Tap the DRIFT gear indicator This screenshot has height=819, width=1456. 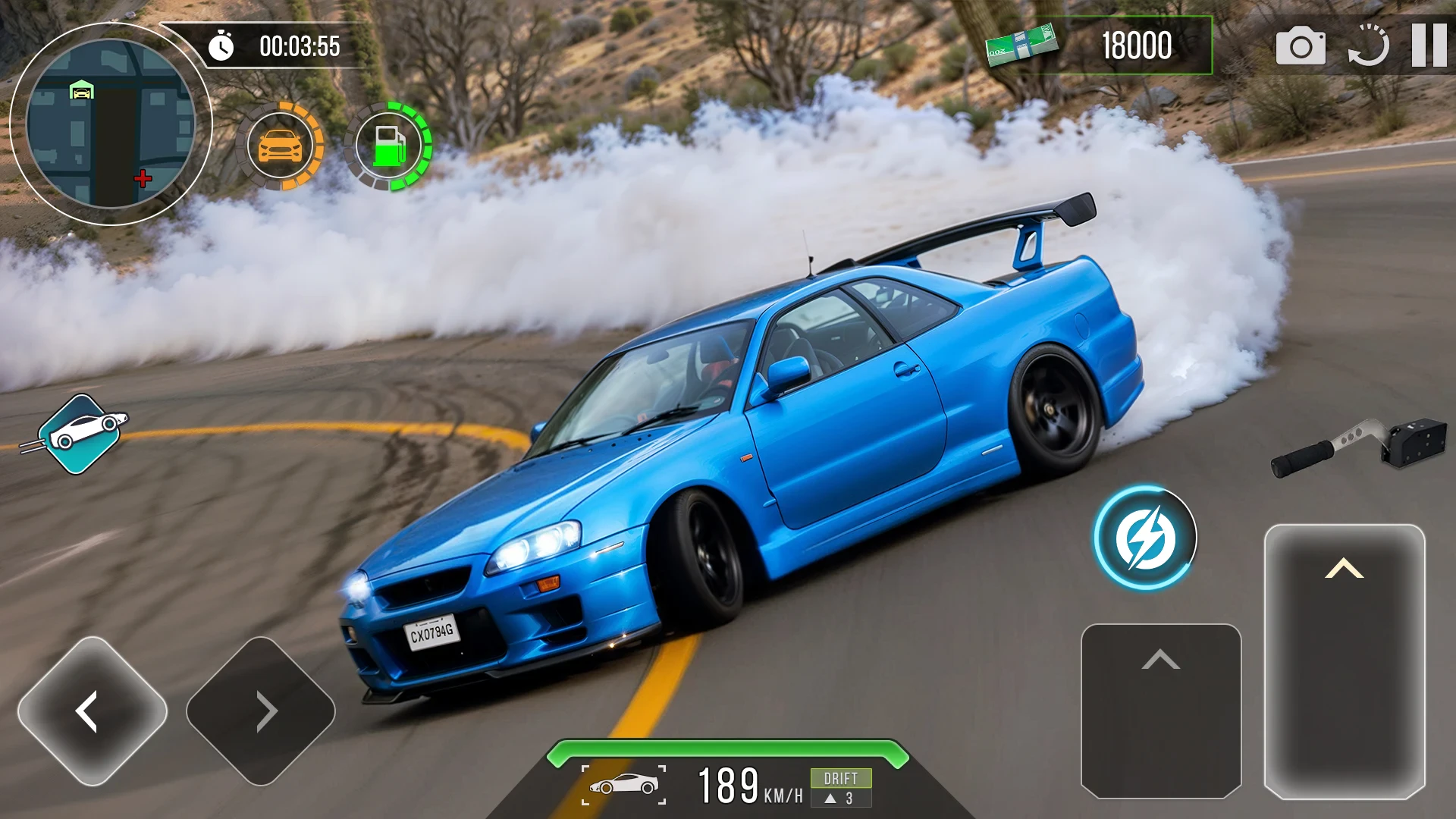click(x=840, y=787)
